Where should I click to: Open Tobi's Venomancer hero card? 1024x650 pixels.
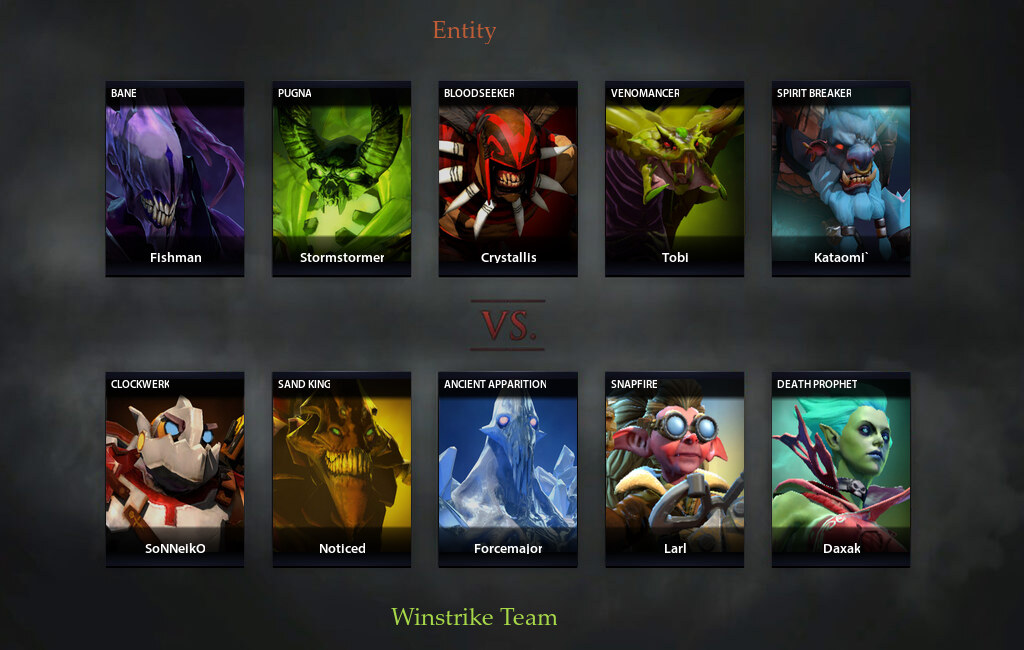click(x=674, y=178)
